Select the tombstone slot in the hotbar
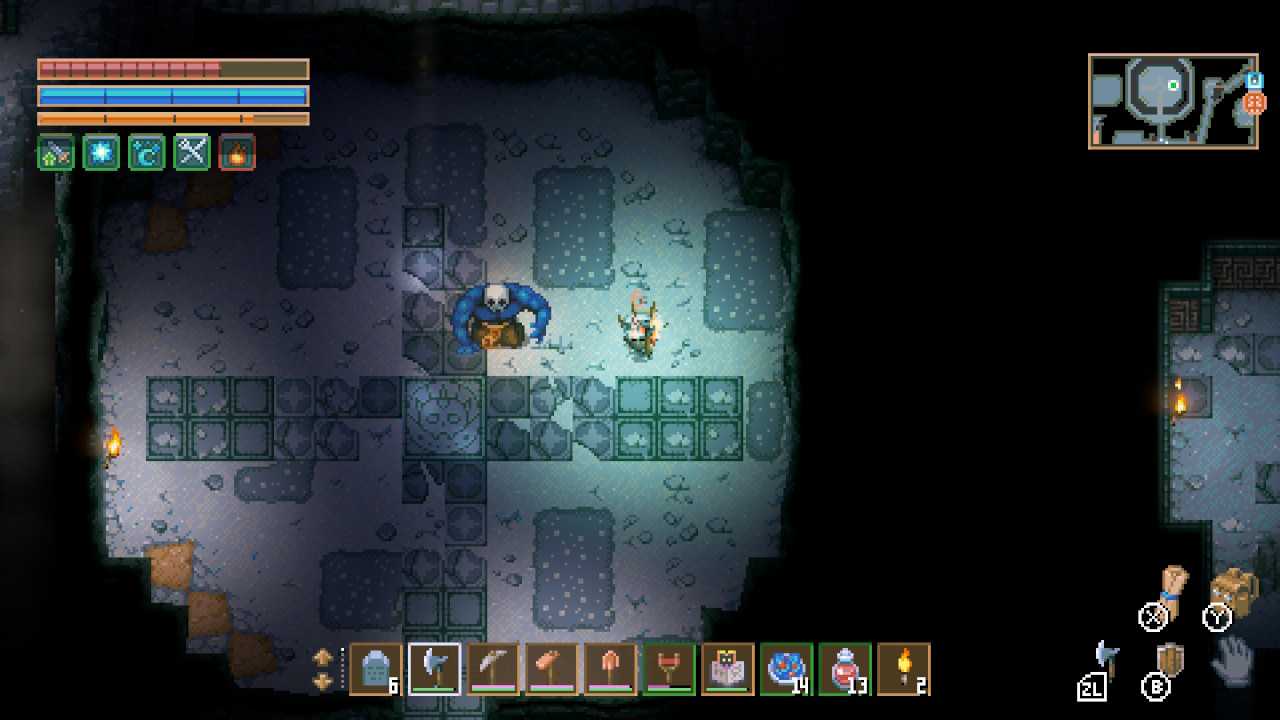The height and width of the screenshot is (720, 1280). coord(376,669)
